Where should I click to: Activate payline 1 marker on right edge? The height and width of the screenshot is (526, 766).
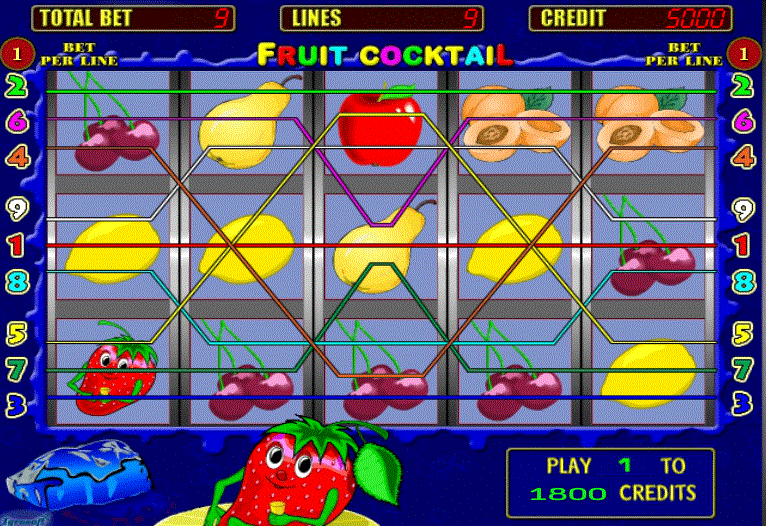(x=742, y=244)
